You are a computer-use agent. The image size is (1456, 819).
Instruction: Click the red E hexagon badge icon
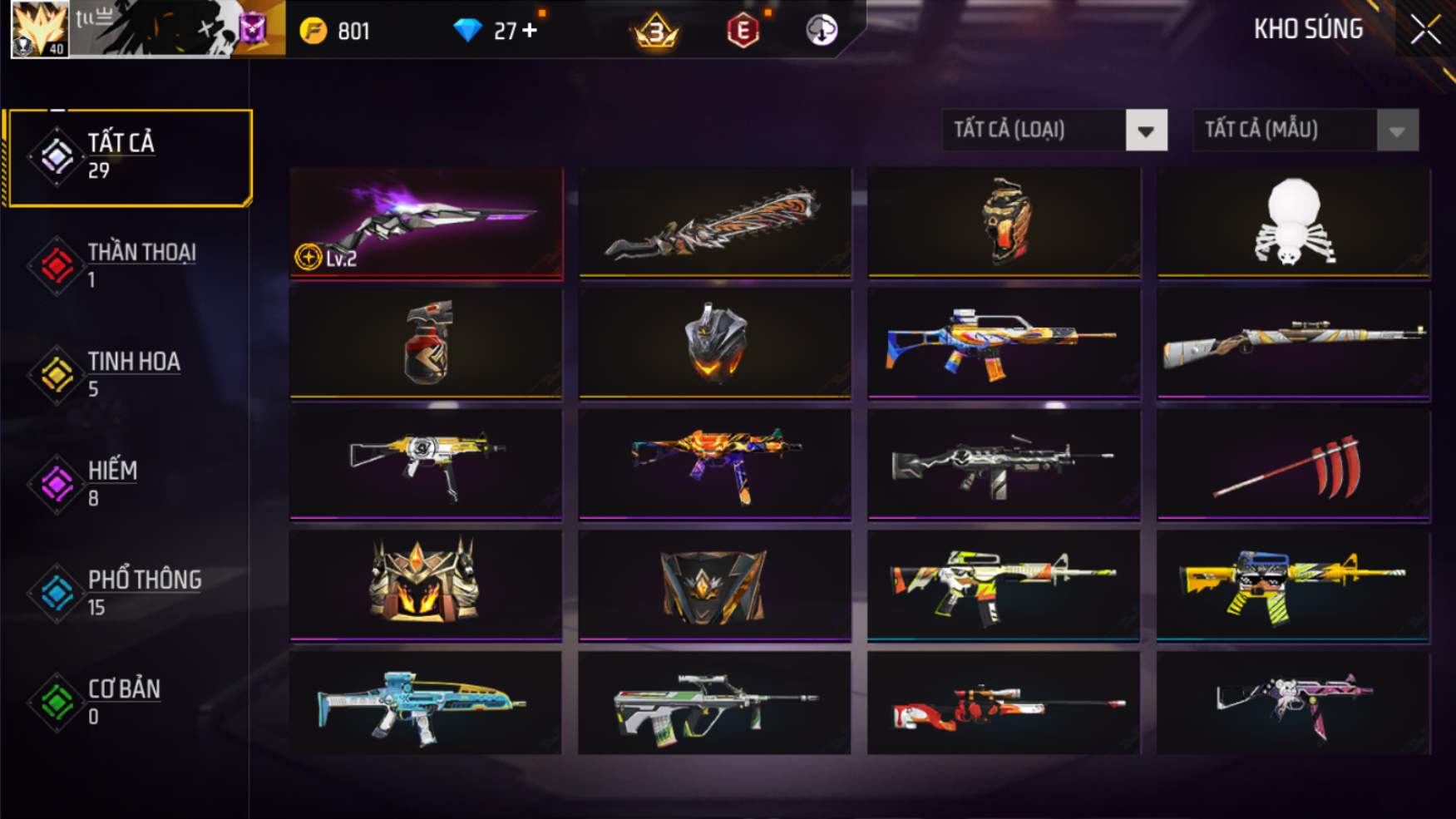[x=743, y=31]
